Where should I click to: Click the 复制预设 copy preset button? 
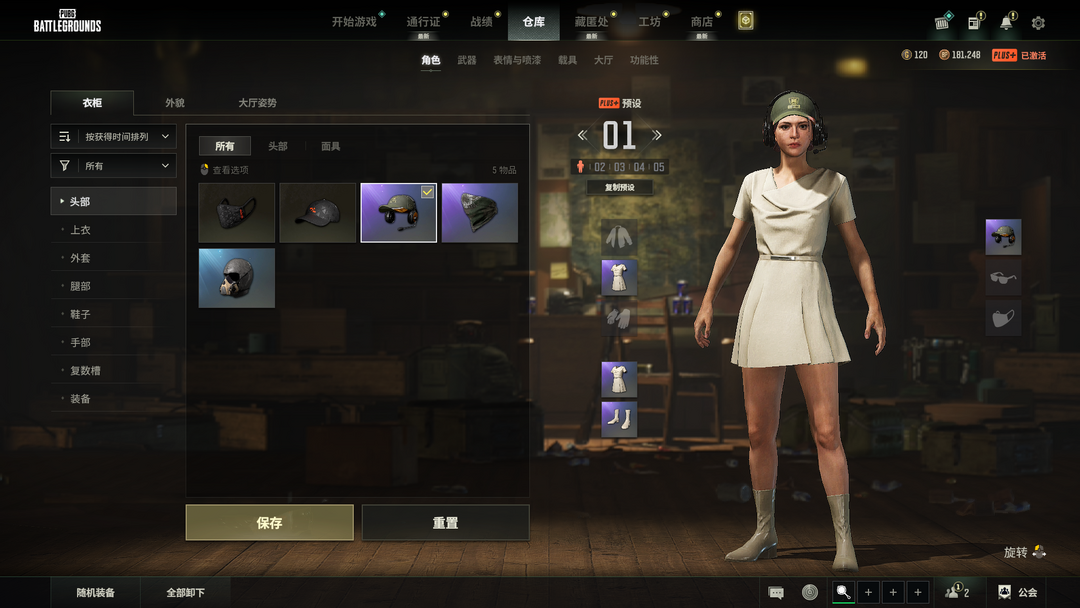[x=620, y=187]
